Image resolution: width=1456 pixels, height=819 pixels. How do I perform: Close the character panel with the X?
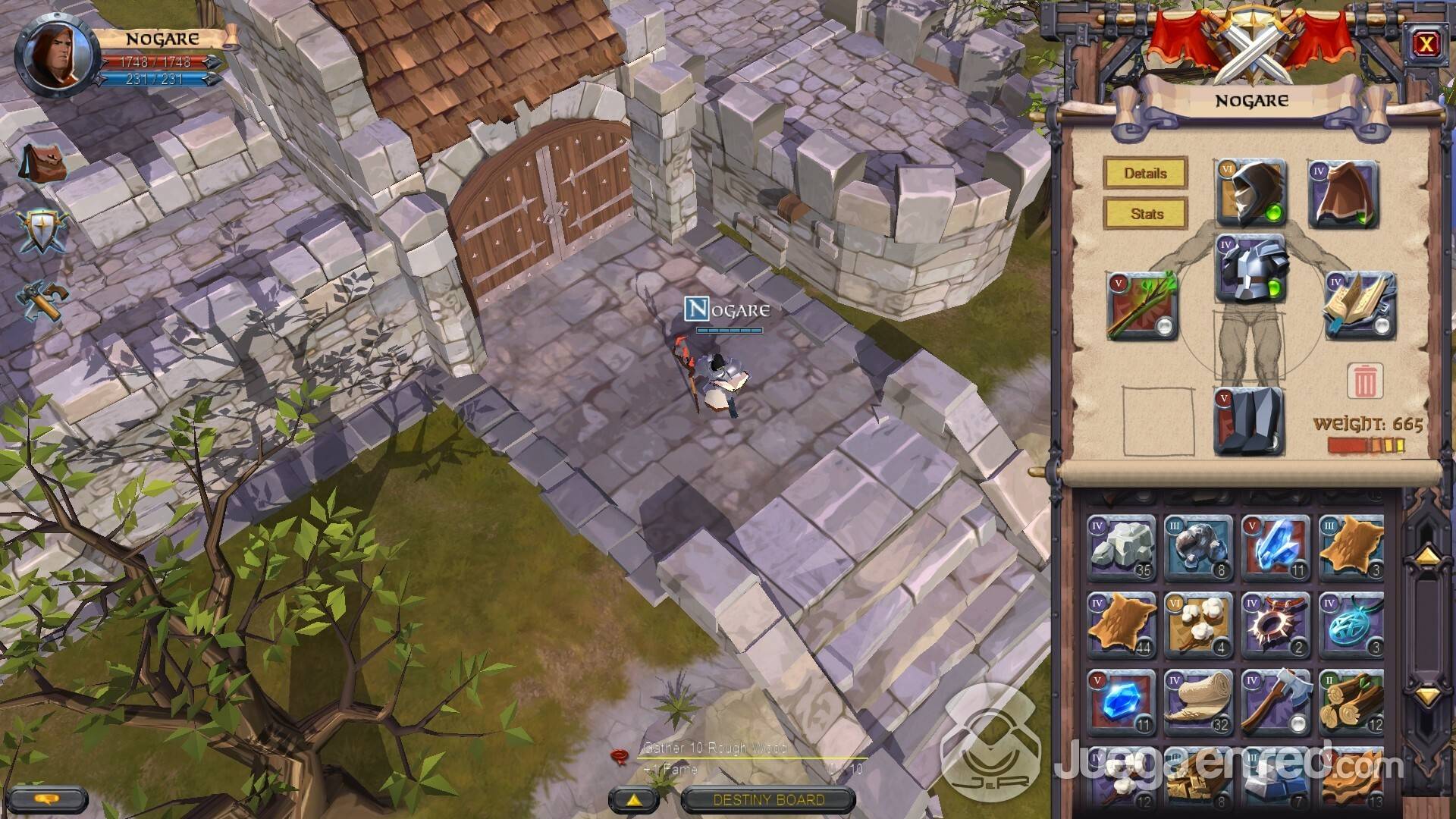[1426, 45]
